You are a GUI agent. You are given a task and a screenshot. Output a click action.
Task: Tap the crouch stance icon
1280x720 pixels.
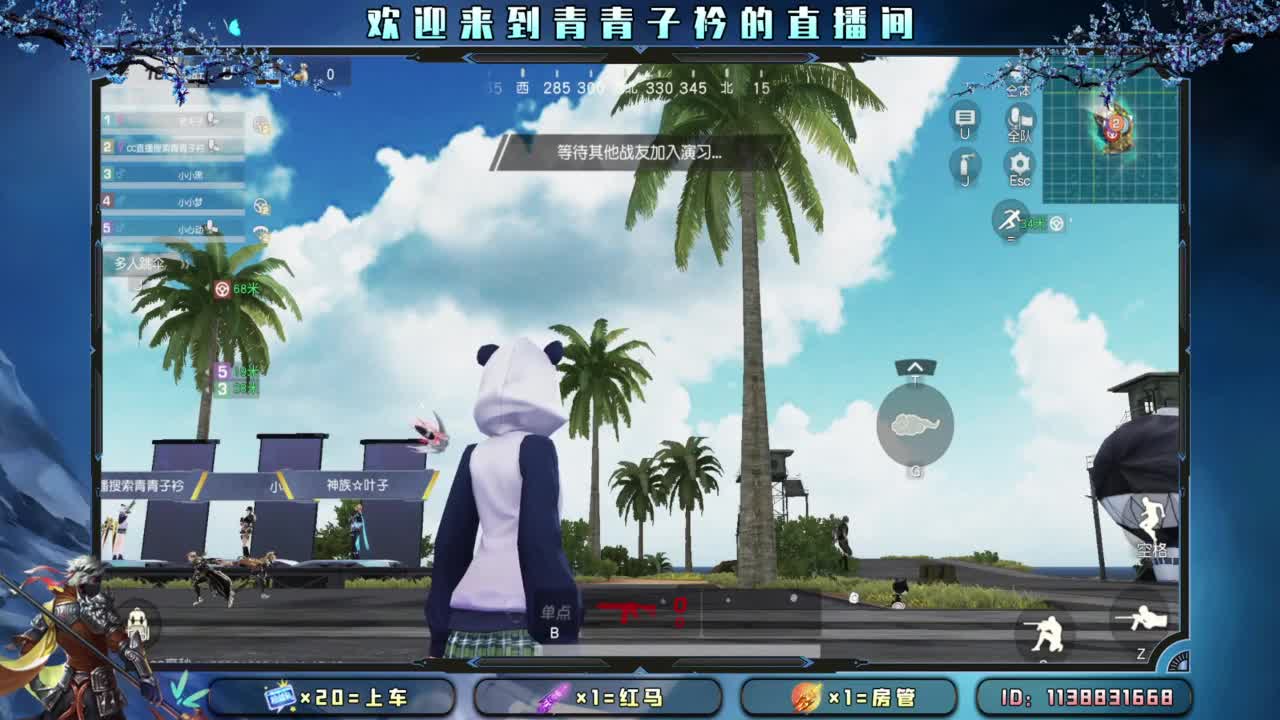pyautogui.click(x=1047, y=630)
